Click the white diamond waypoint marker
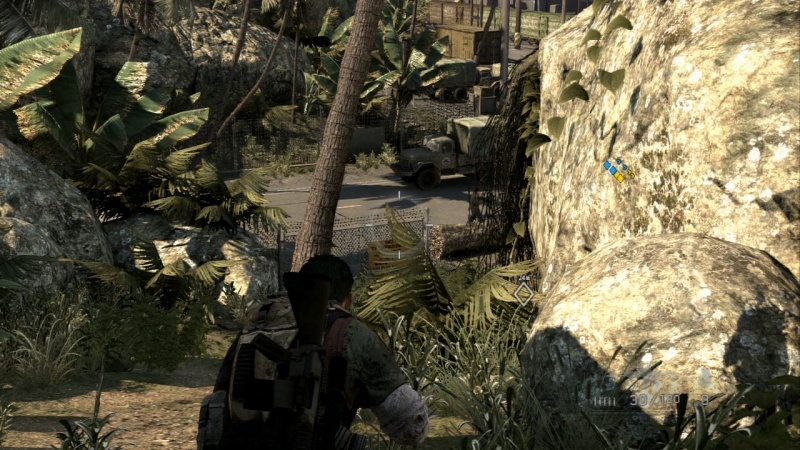Viewport: 800px width, 450px height. tap(523, 293)
